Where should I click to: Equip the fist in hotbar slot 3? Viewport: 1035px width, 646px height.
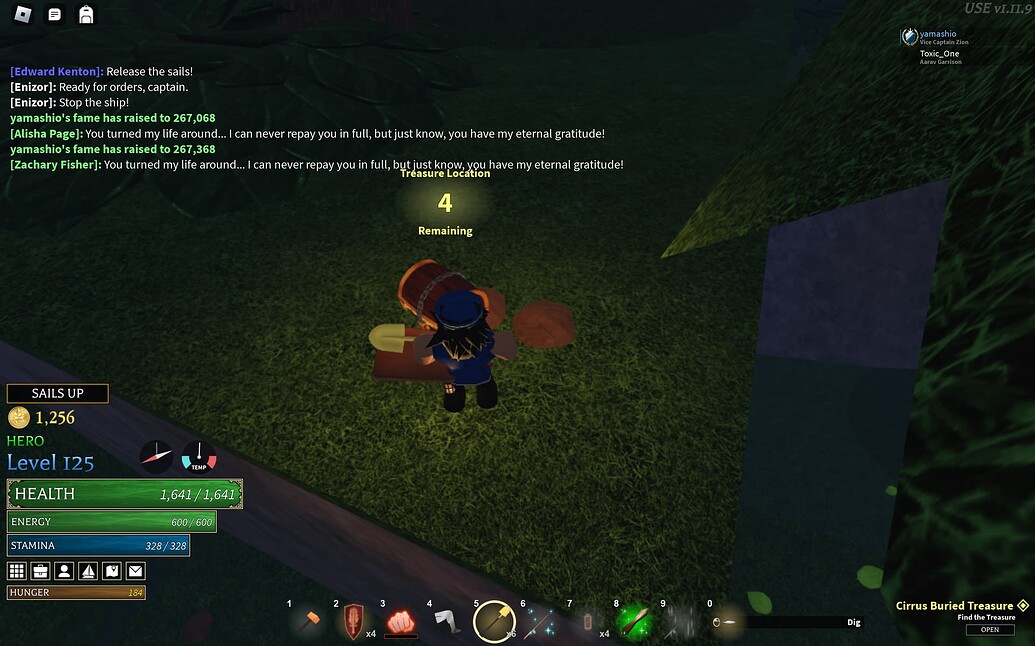(400, 622)
